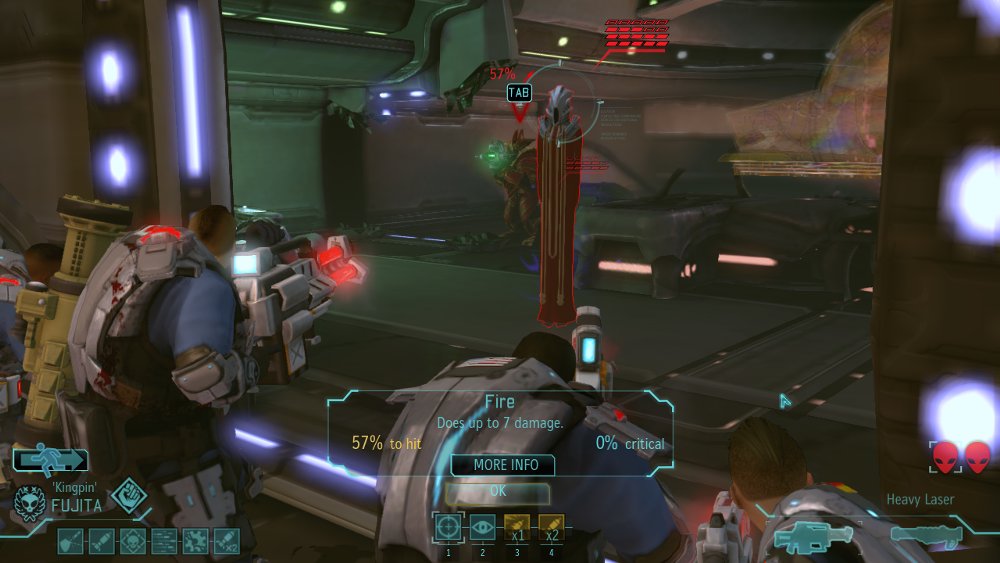The height and width of the screenshot is (563, 1000).
Task: Open MORE INFO on the shot
Action: (x=505, y=465)
